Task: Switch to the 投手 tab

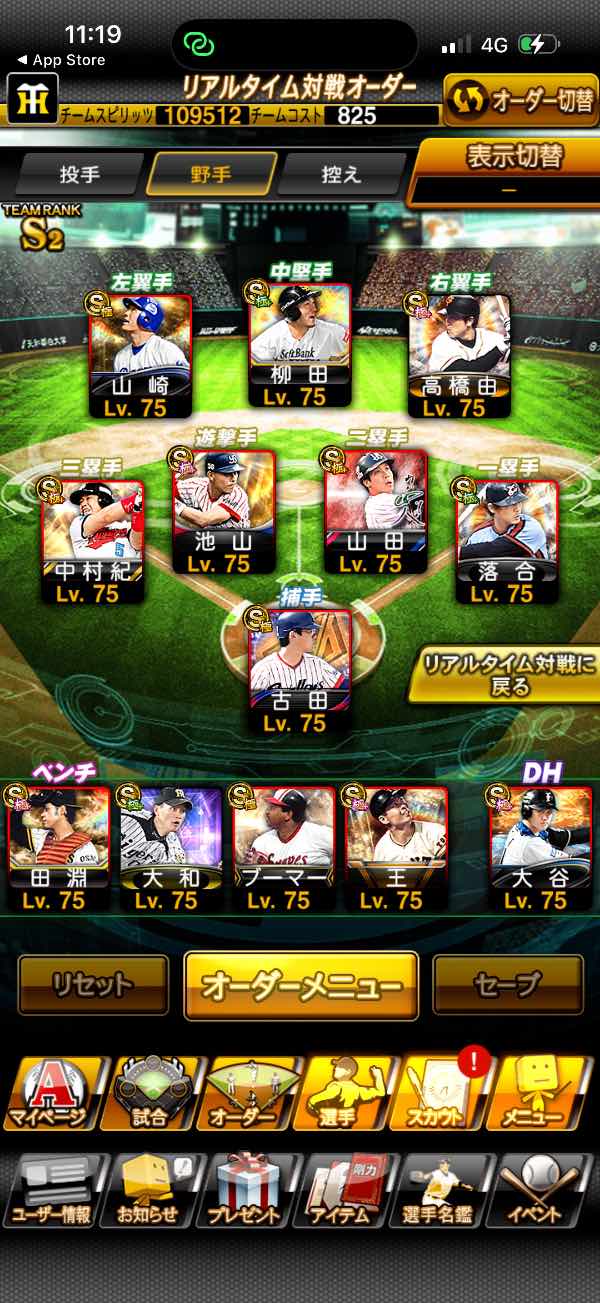Action: [x=81, y=174]
